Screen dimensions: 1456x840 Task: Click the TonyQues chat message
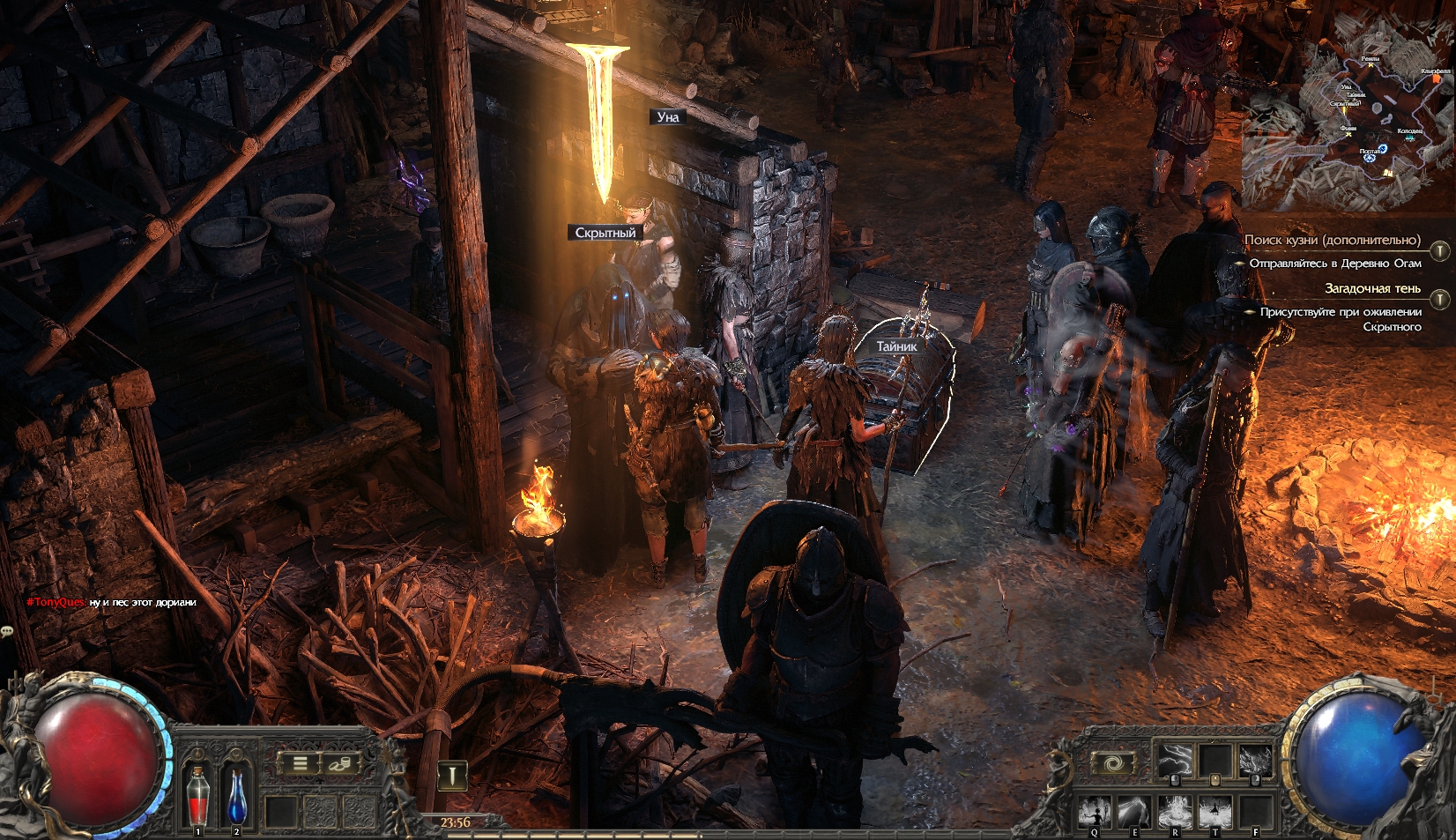point(112,602)
